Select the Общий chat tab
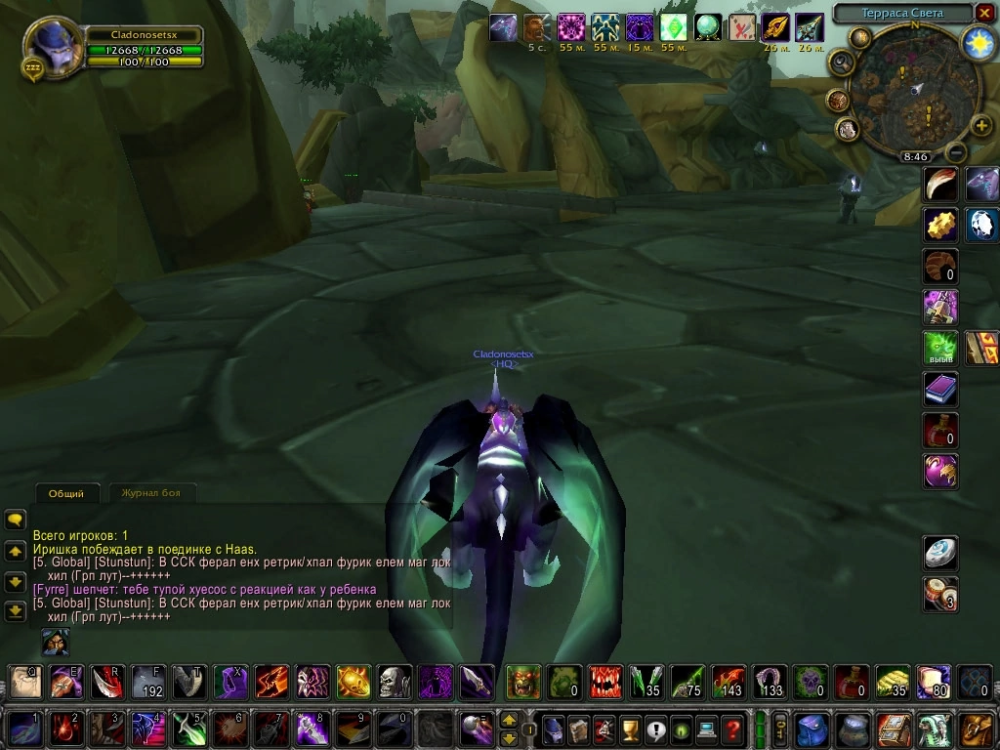This screenshot has height=750, width=1000. click(68, 493)
